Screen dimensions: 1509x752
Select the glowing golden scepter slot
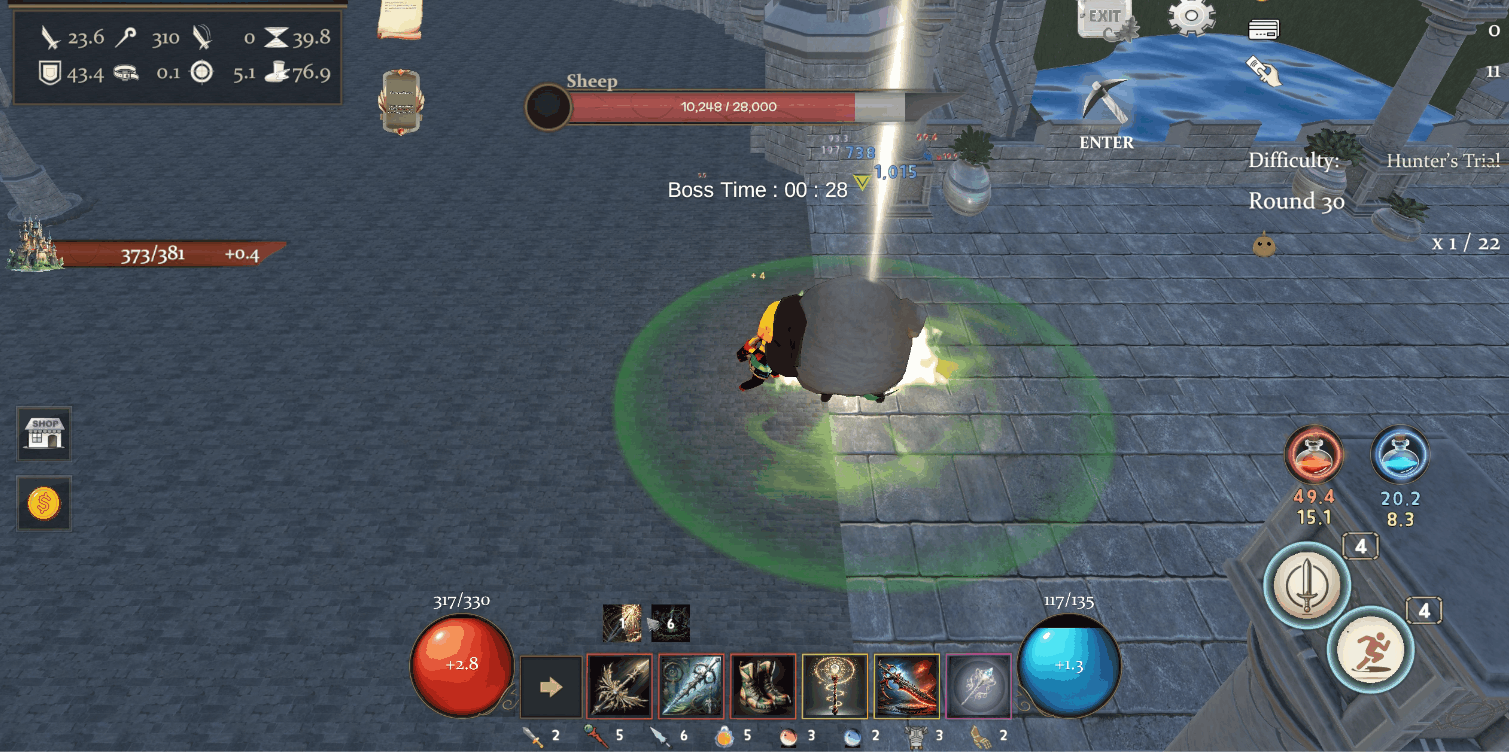click(x=835, y=687)
